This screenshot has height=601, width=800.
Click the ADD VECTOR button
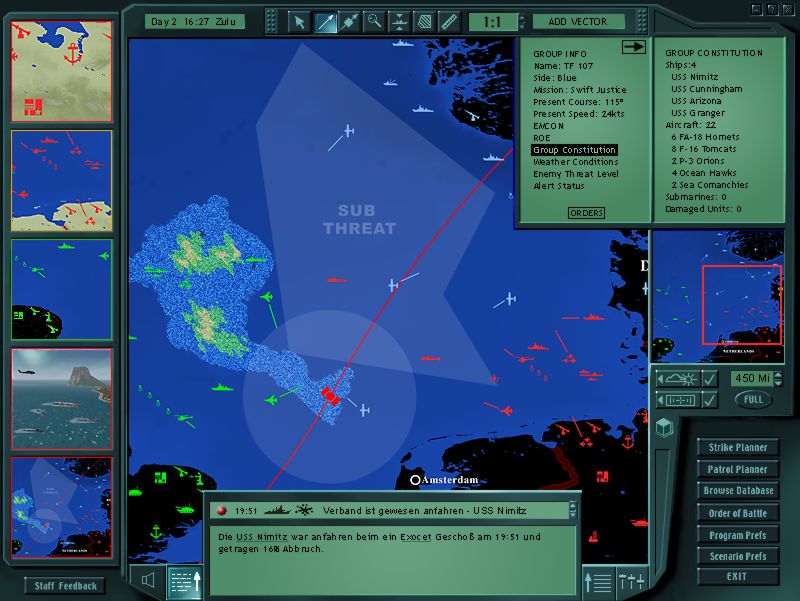pos(578,21)
